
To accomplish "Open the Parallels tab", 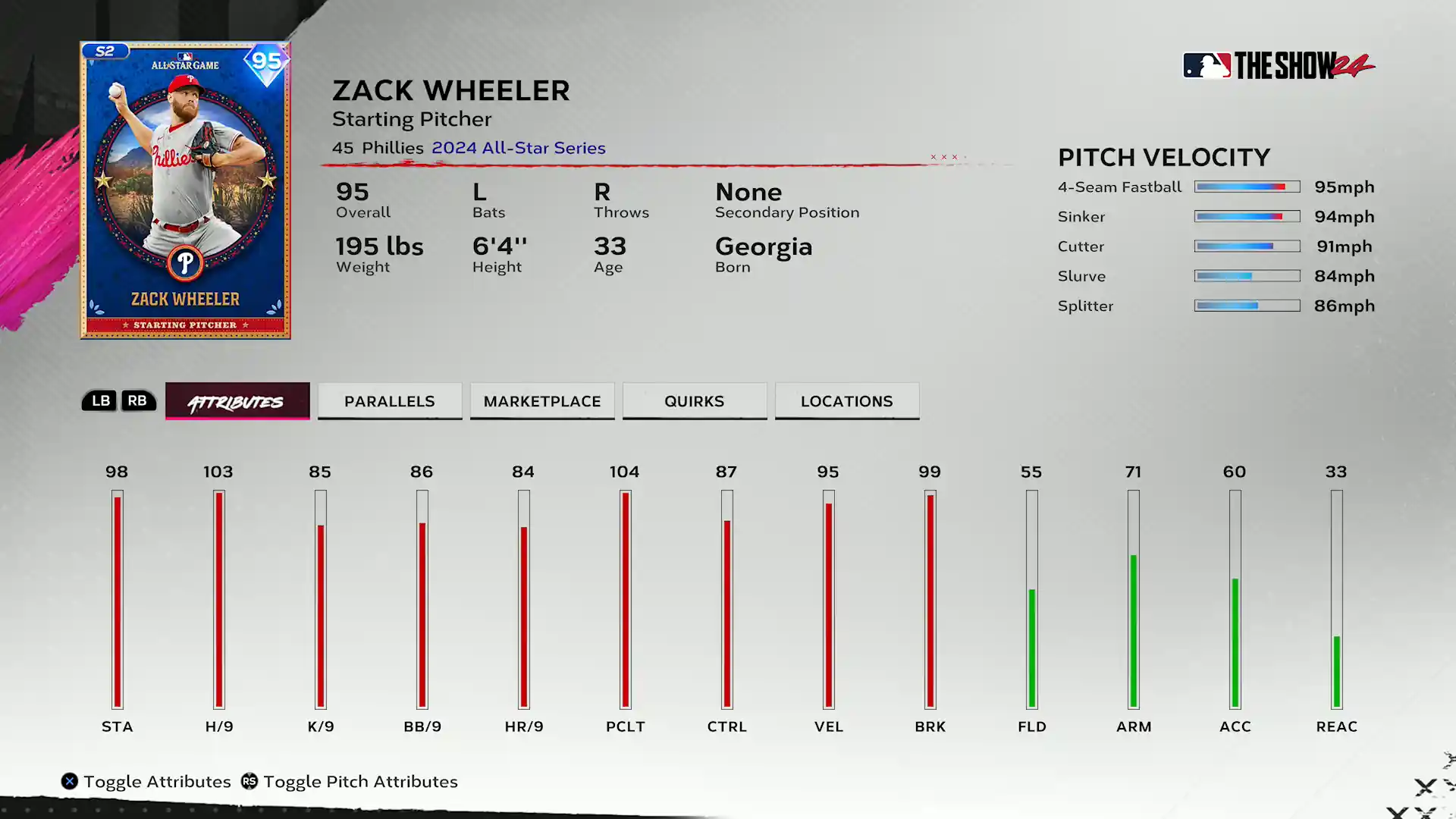I will [390, 401].
